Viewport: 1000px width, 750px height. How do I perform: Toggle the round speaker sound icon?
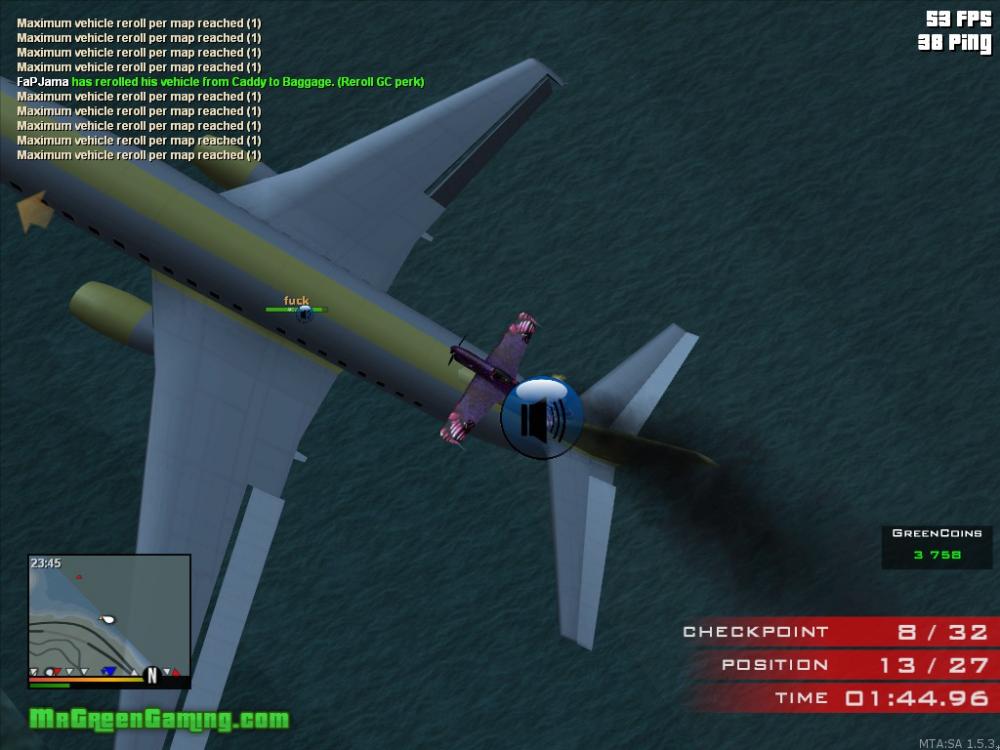pyautogui.click(x=541, y=418)
